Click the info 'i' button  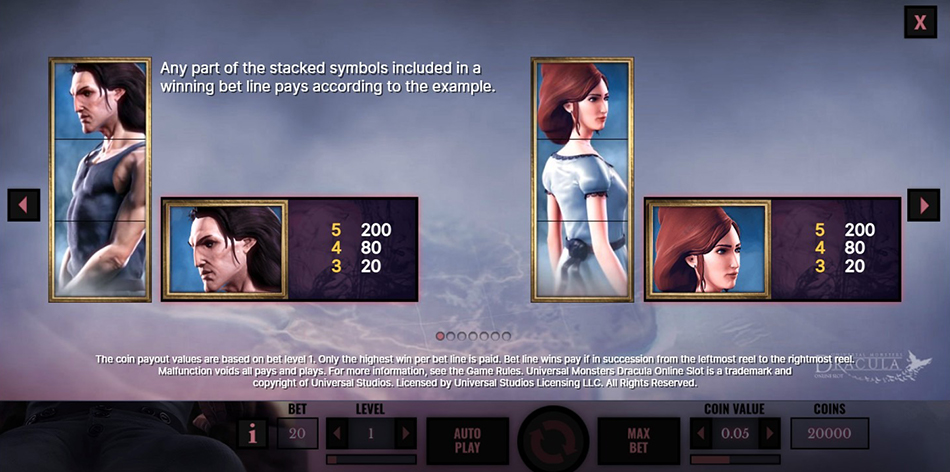[252, 434]
